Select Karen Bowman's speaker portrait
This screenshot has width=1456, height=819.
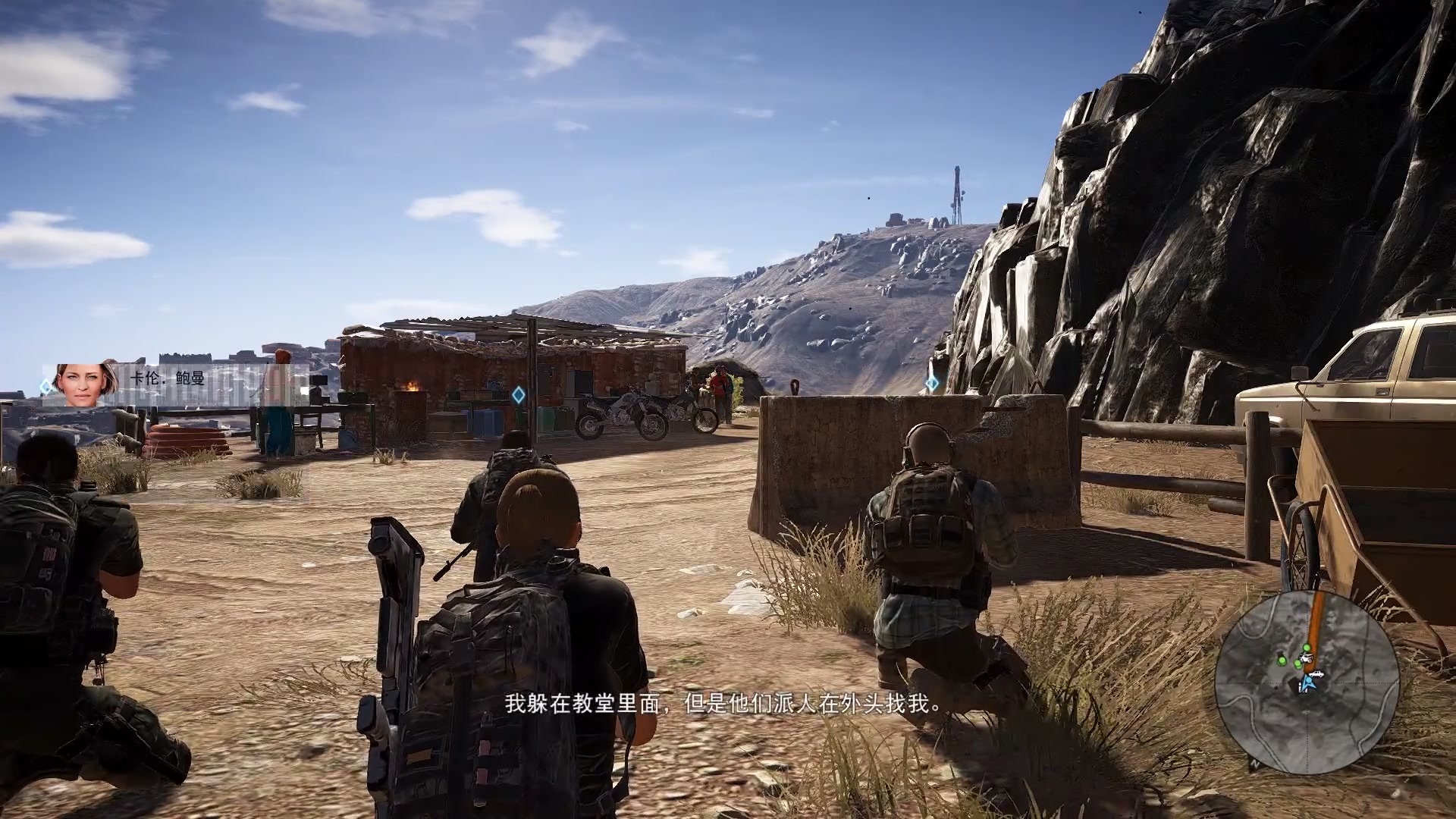[x=86, y=384]
